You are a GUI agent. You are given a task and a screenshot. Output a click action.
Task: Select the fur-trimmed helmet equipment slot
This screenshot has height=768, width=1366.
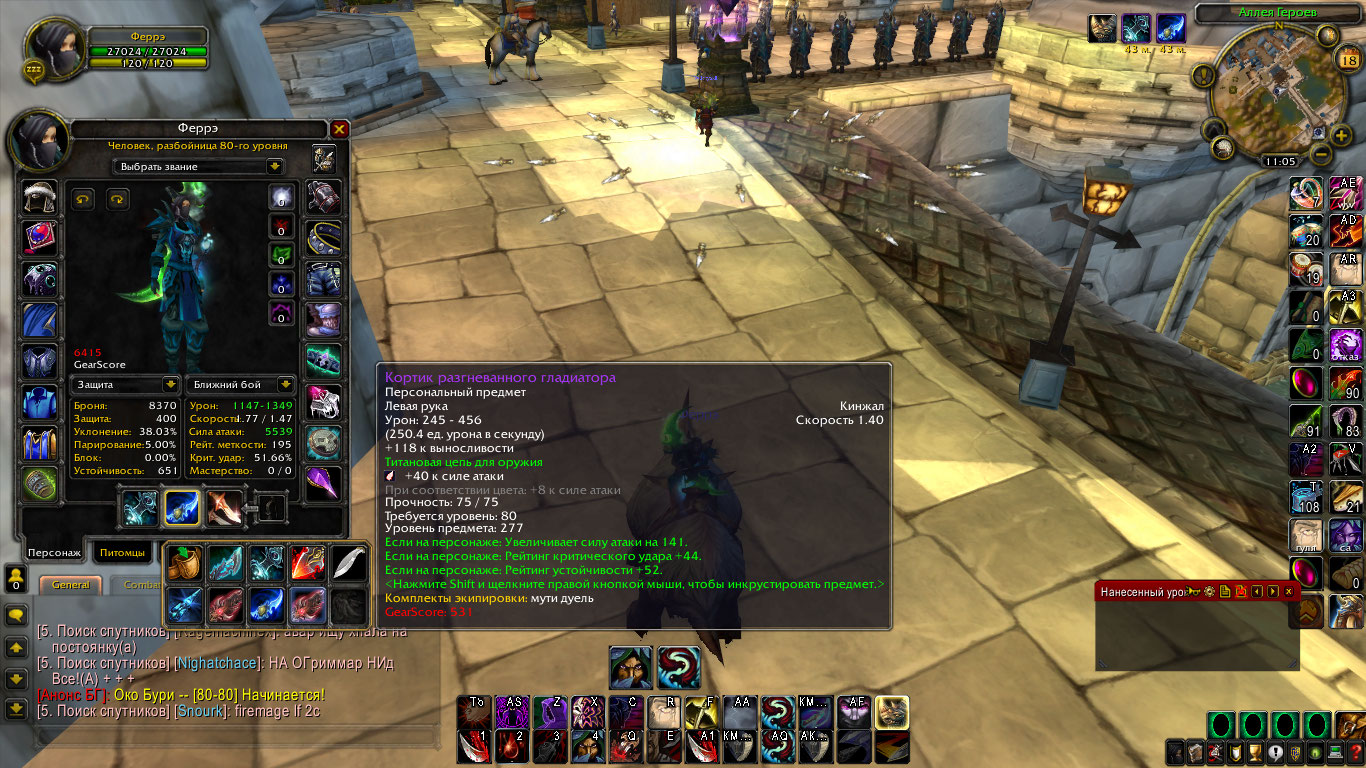[x=41, y=199]
